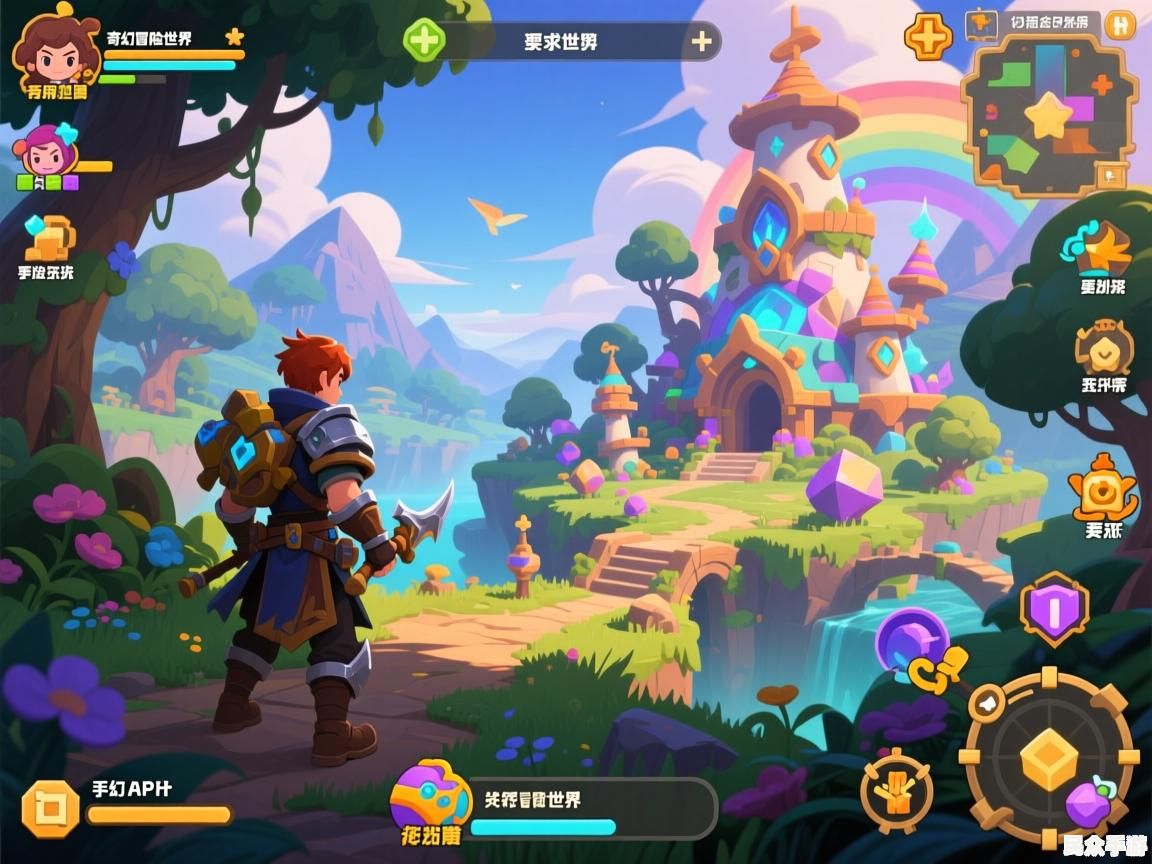Image resolution: width=1152 pixels, height=864 pixels.
Task: Tap the green plus button
Action: pos(424,41)
